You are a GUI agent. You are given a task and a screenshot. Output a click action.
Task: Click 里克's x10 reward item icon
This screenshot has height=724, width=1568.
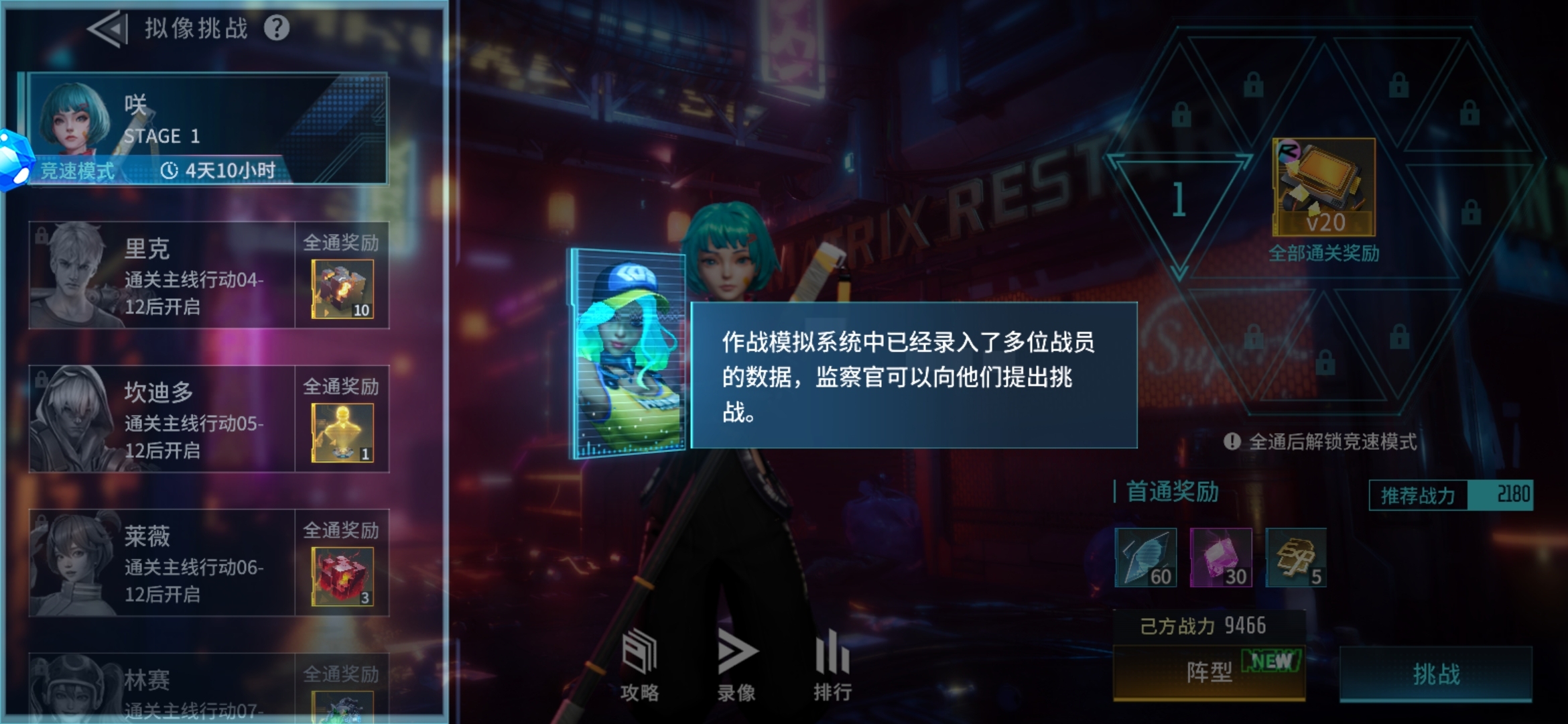[342, 288]
